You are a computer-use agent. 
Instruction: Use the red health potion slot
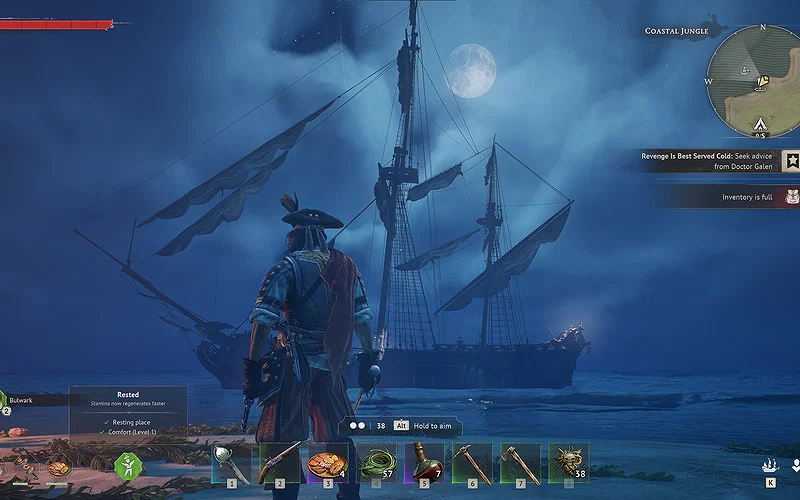pyautogui.click(x=423, y=463)
